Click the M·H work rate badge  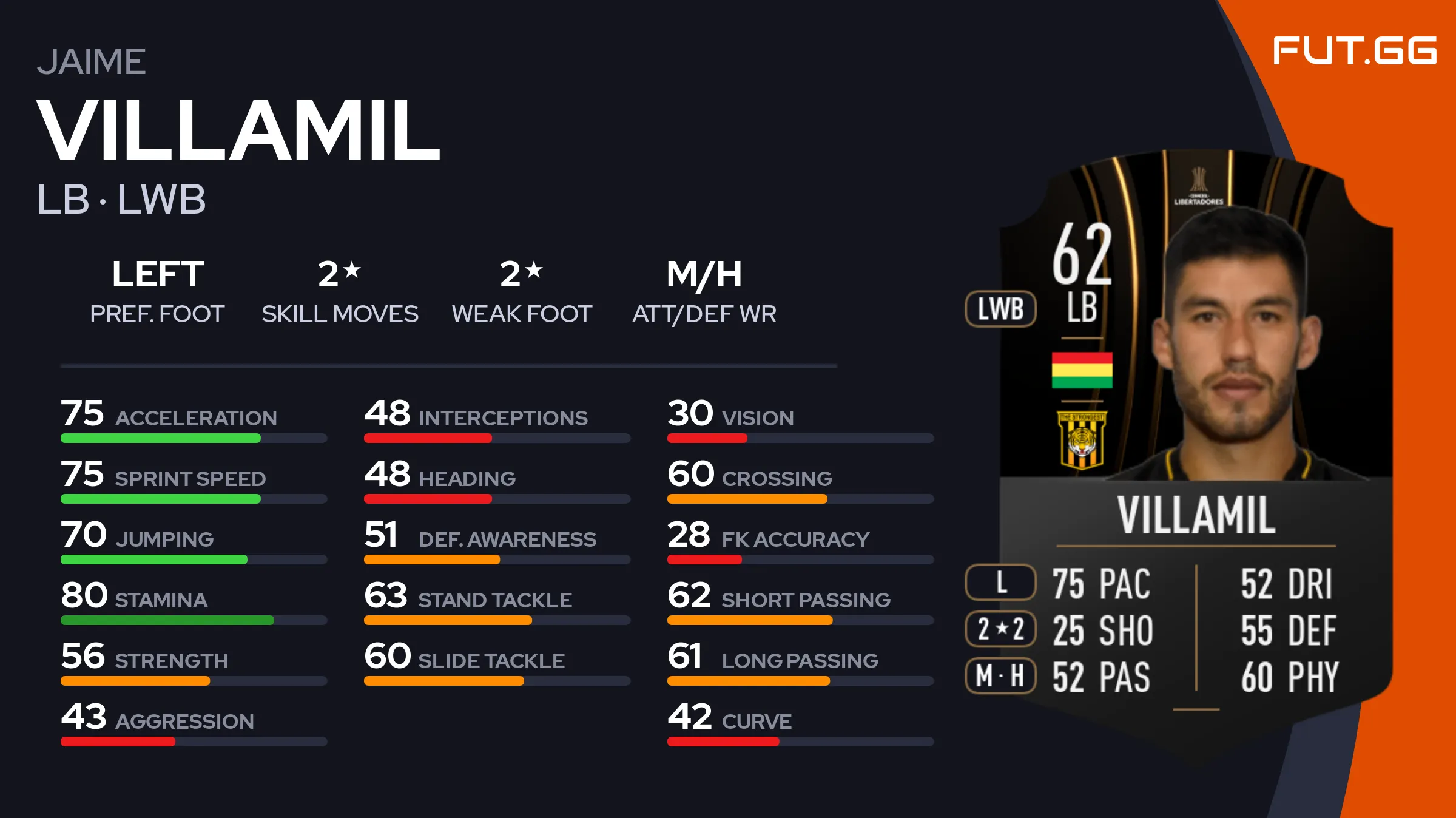click(x=1000, y=675)
